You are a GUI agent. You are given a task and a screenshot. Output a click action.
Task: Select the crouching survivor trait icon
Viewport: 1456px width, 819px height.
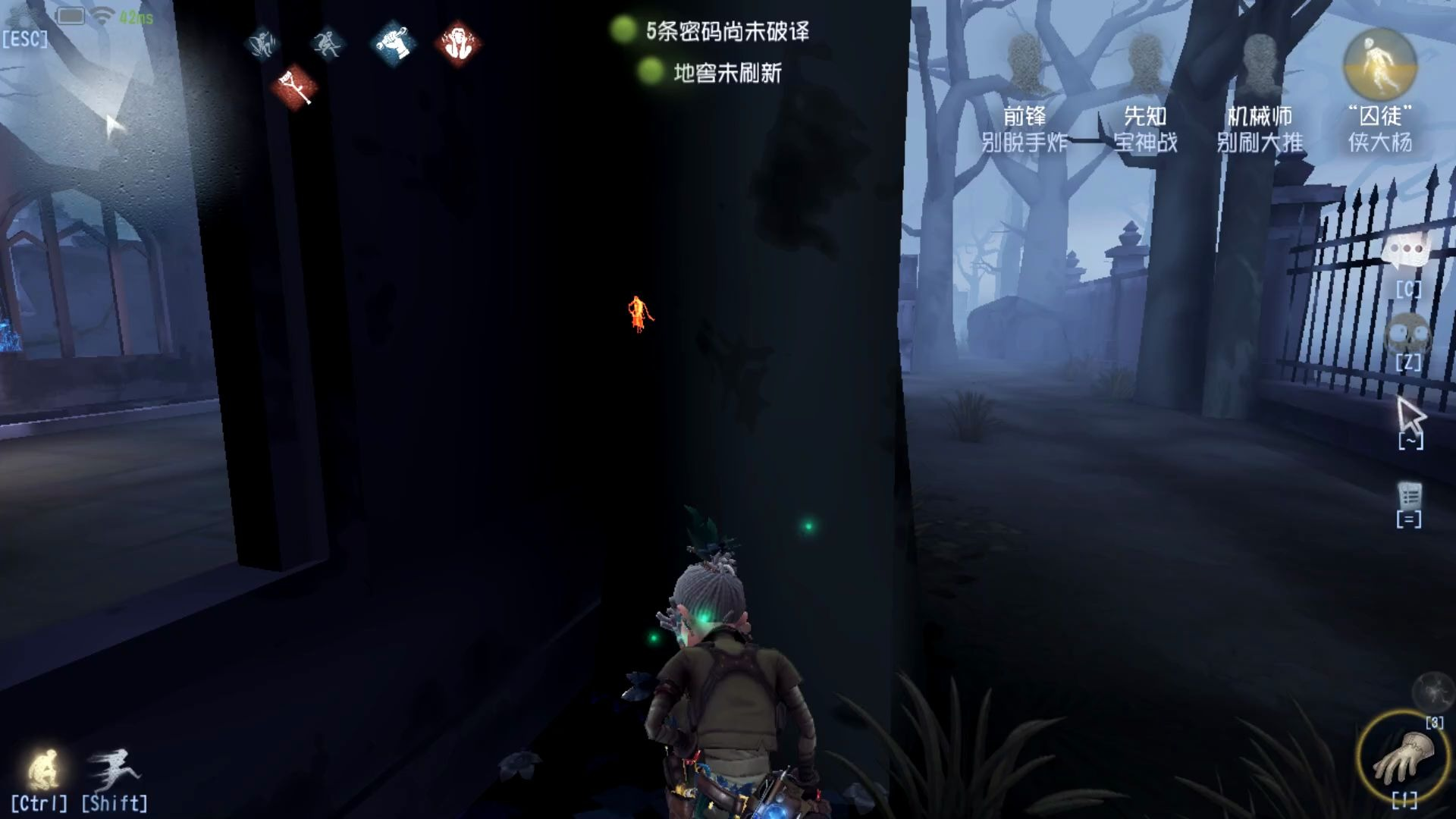pyautogui.click(x=262, y=43)
